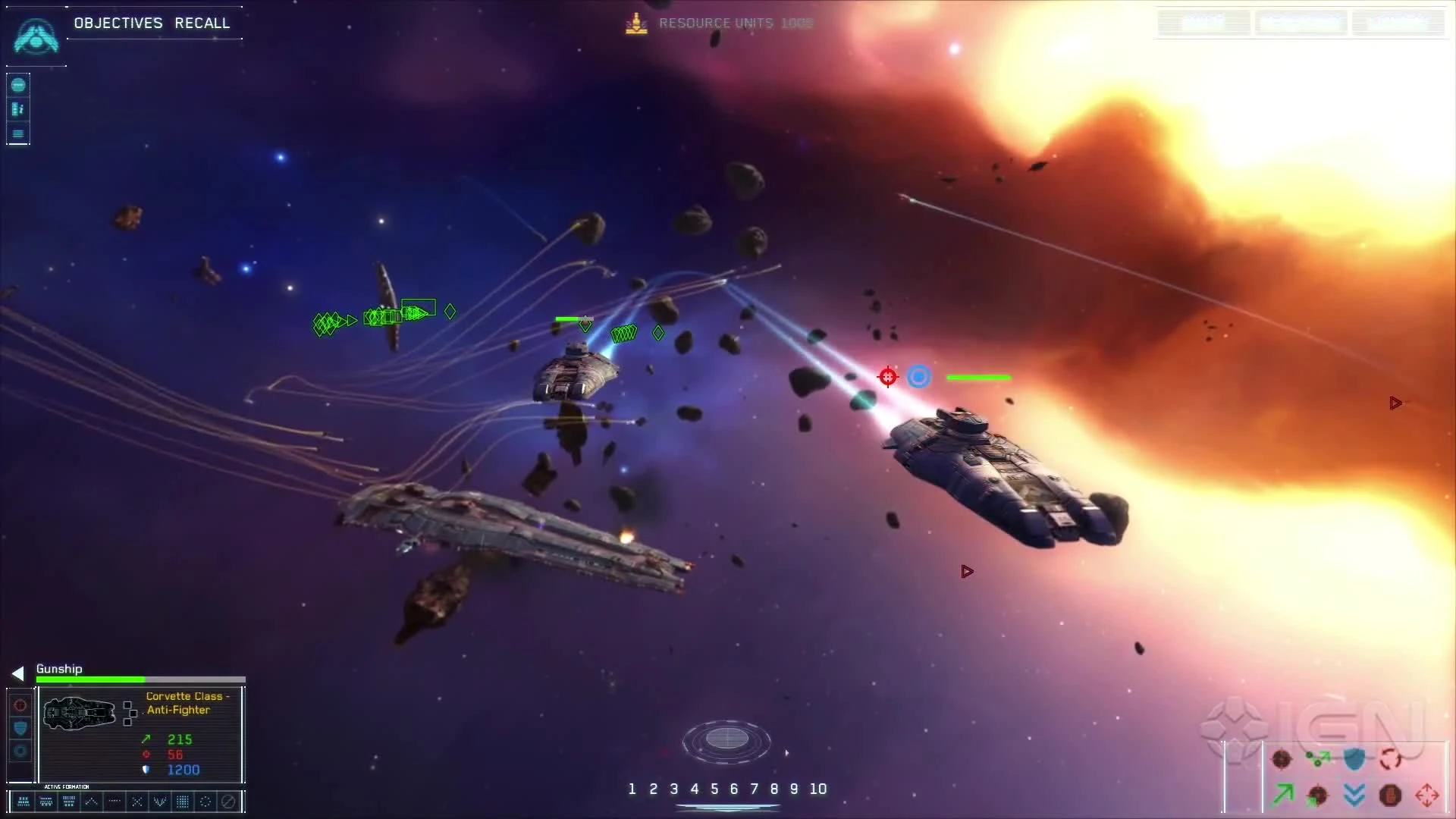
Task: Click the resource units icon at top center
Action: coord(635,23)
